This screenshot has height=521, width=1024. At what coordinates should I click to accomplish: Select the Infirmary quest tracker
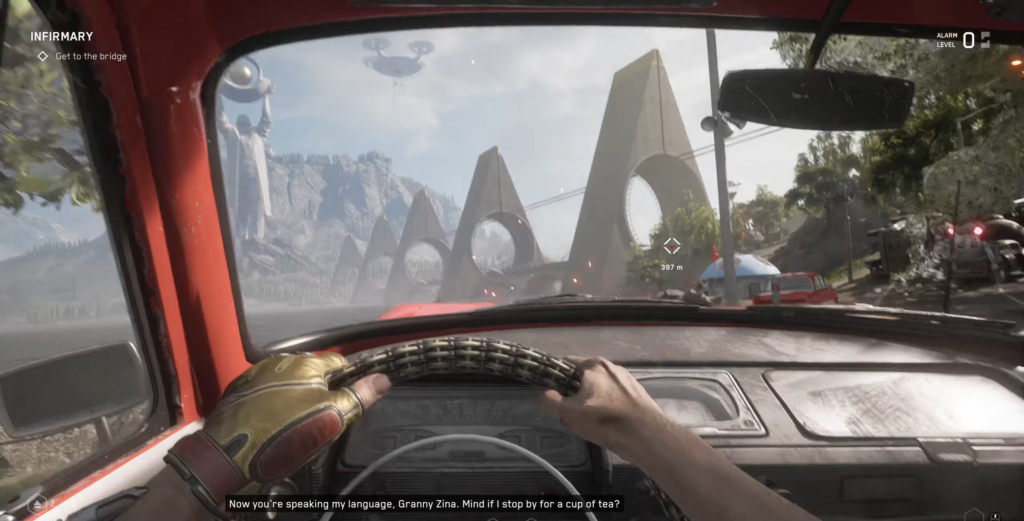61,37
